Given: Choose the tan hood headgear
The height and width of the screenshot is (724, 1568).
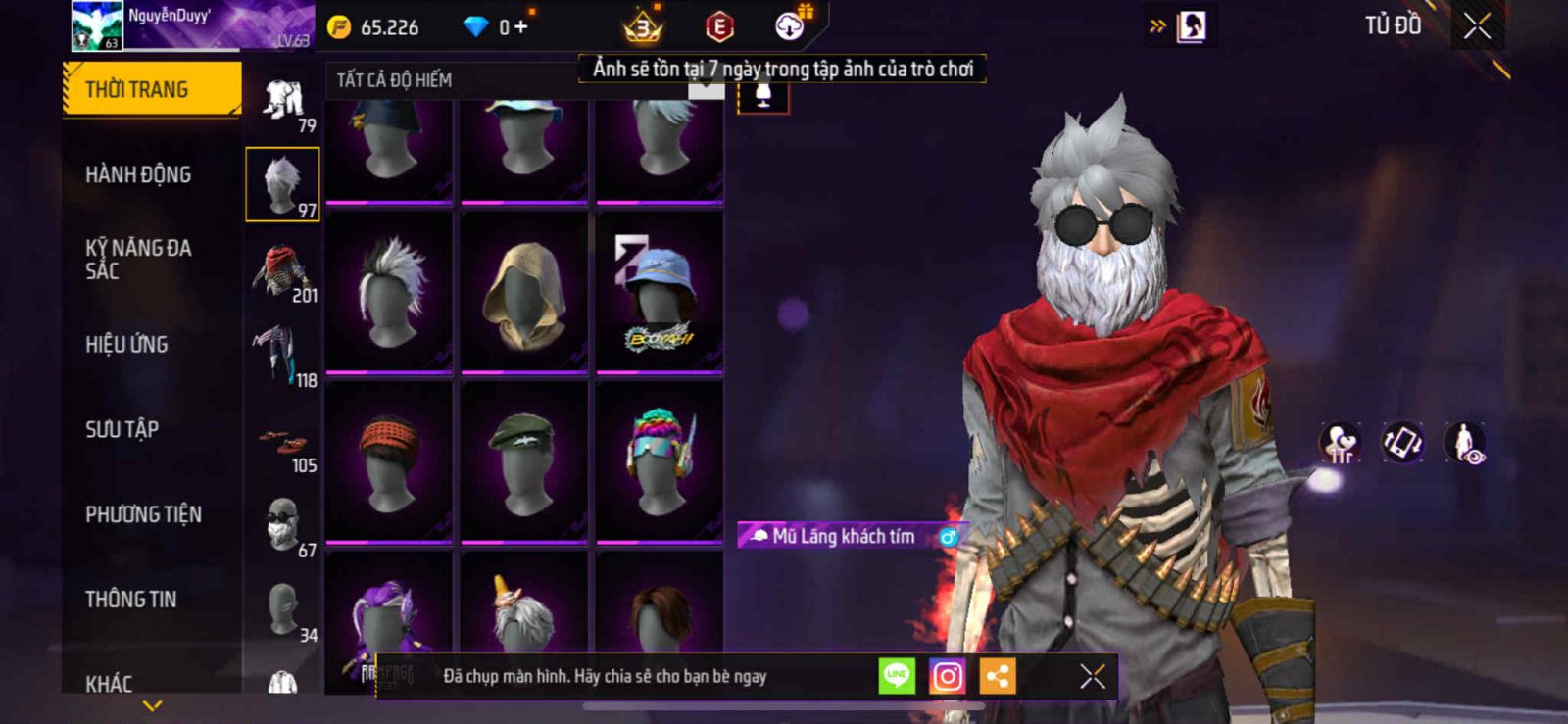Looking at the screenshot, I should [524, 292].
